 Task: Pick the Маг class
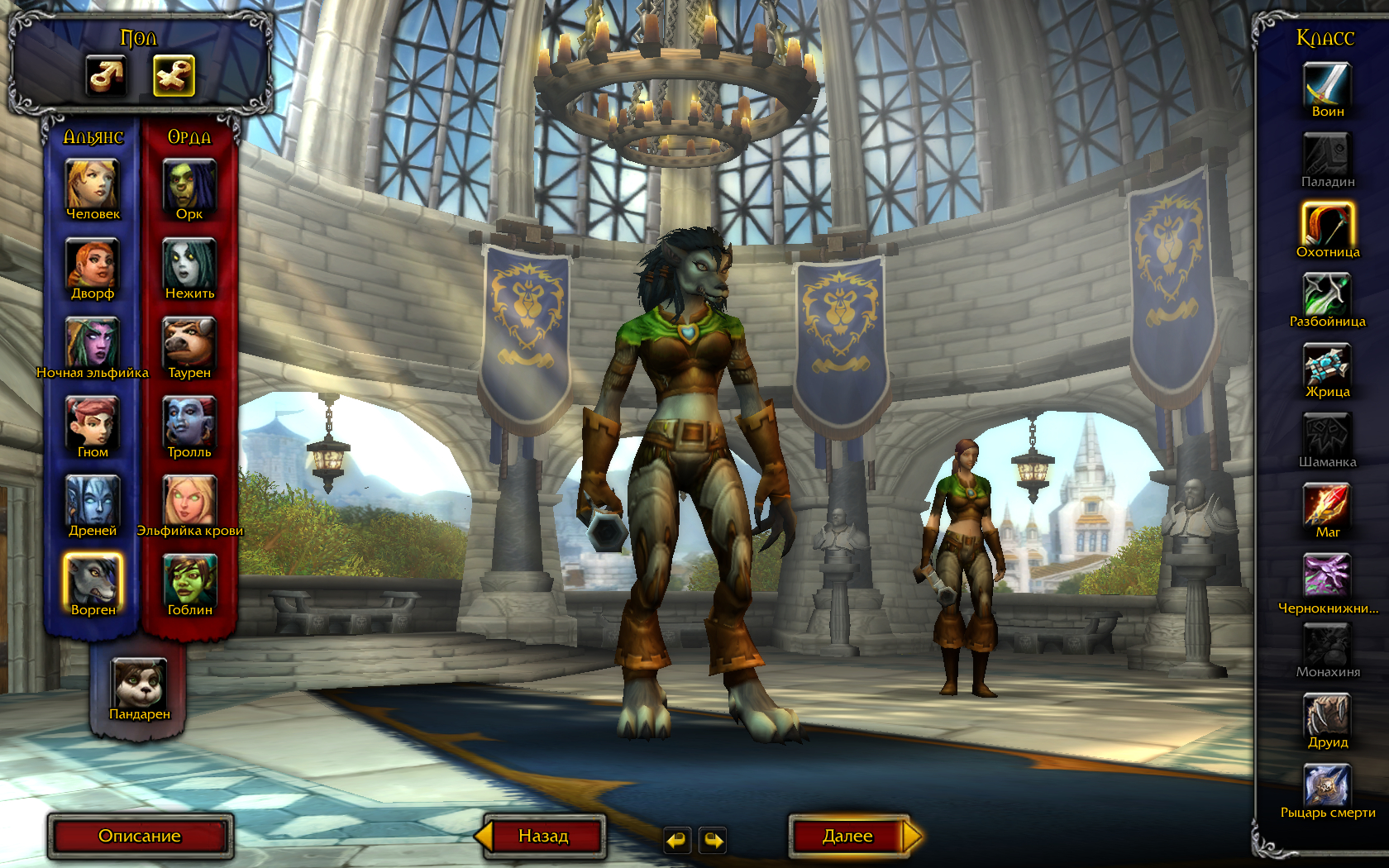click(x=1327, y=505)
